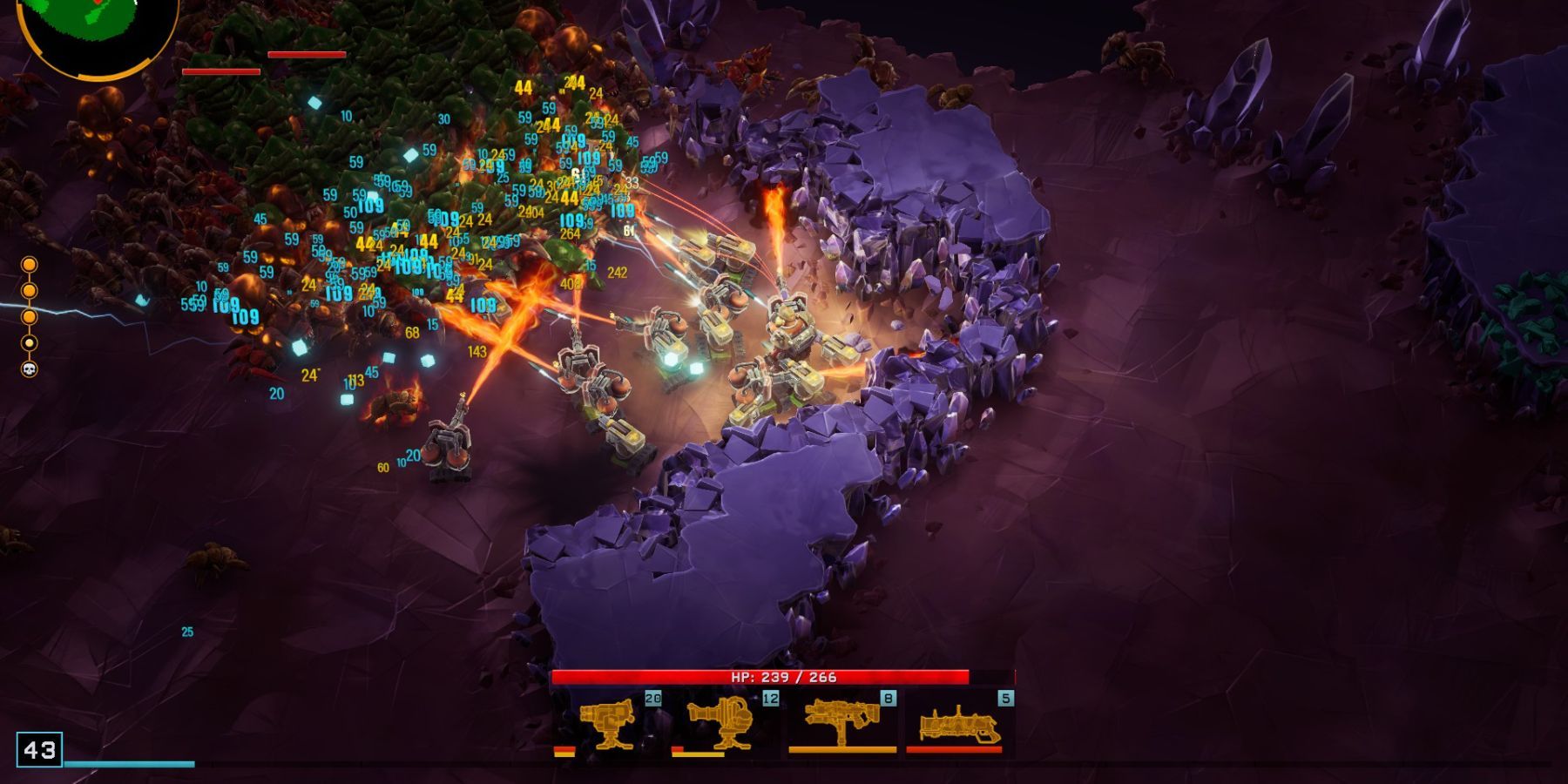Toggle the third orange milestone circle

click(29, 316)
